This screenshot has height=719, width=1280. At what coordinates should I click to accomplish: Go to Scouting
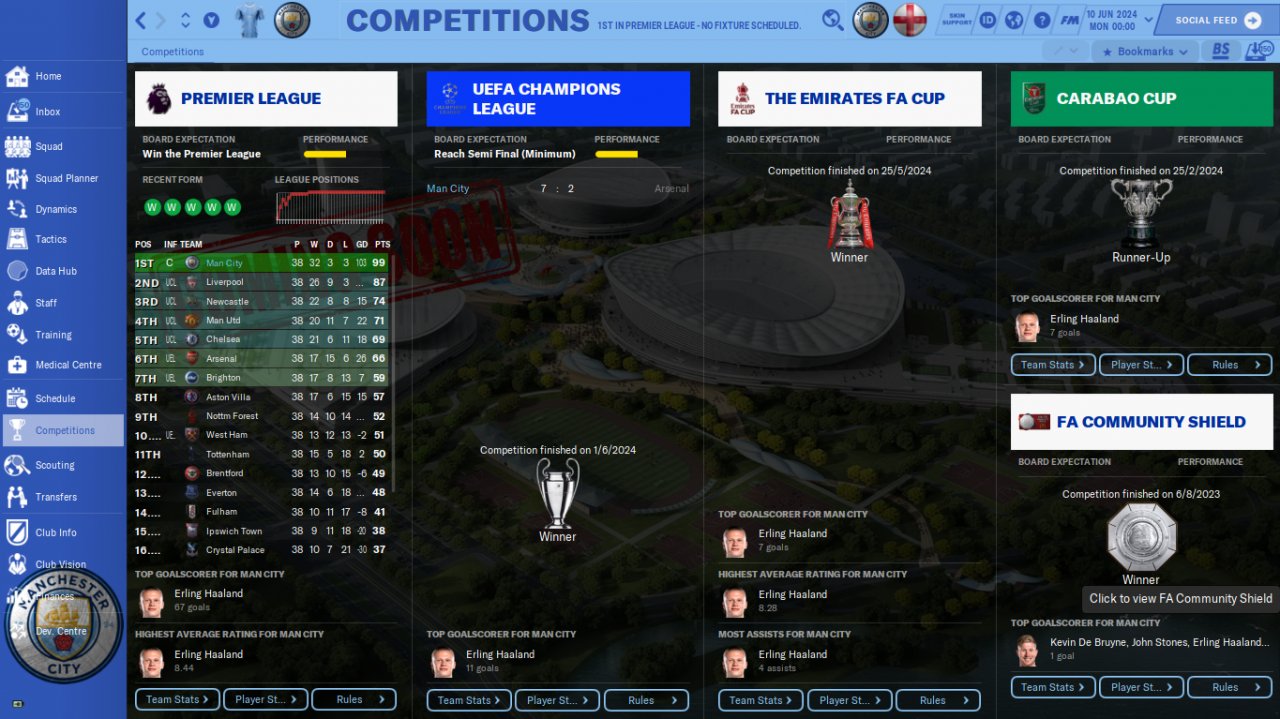[x=54, y=465]
